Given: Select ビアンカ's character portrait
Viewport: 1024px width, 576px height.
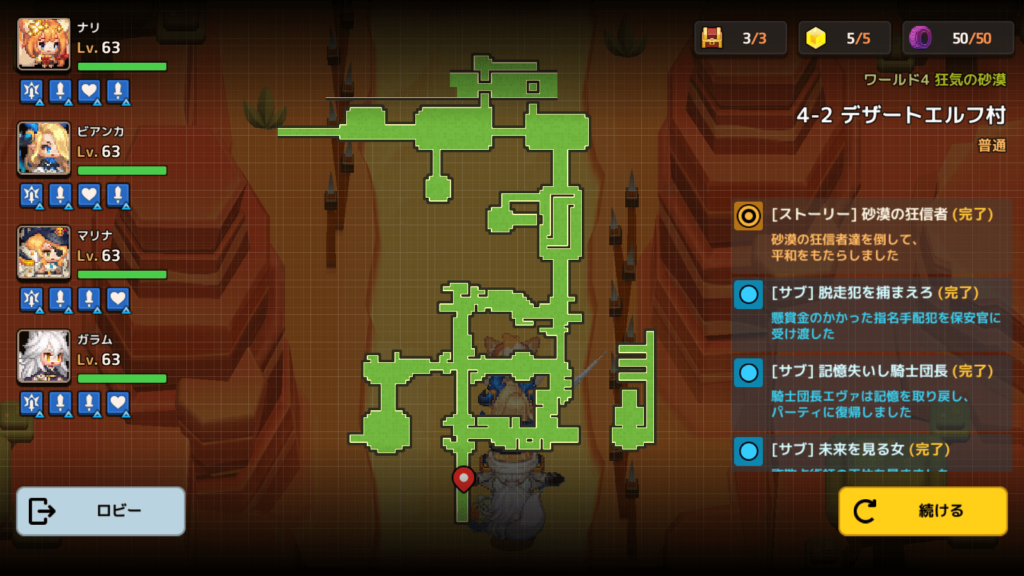Looking at the screenshot, I should coord(44,149).
